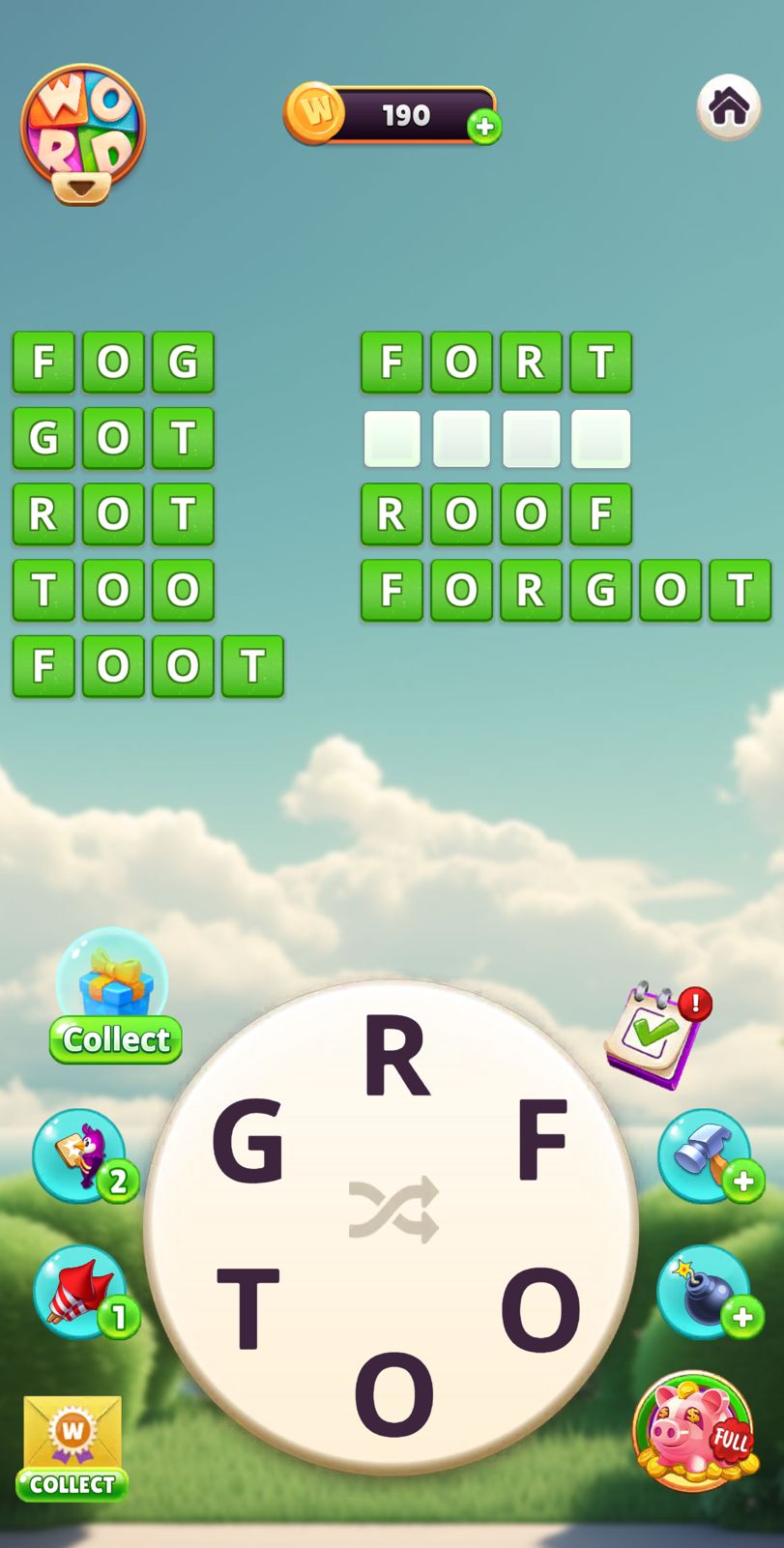Add more coins with the plus button
The width and height of the screenshot is (784, 1548).
484,127
